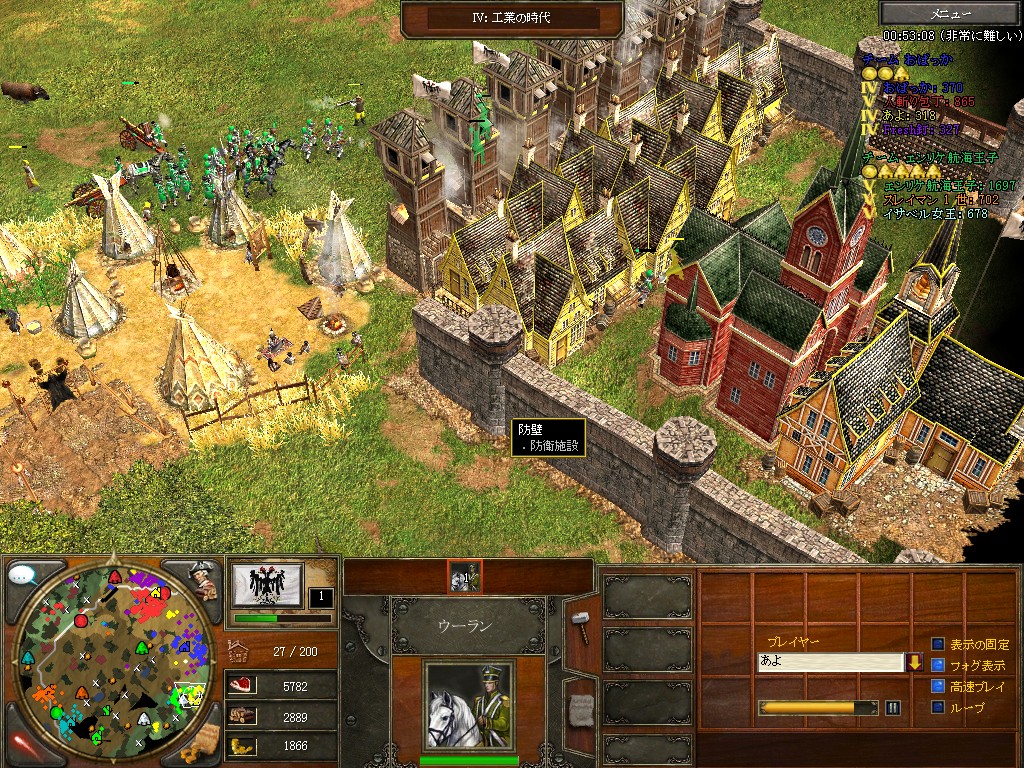The image size is (1024, 768).
Task: Toggle 高速プレイ fast play checkbox
Action: (x=938, y=686)
